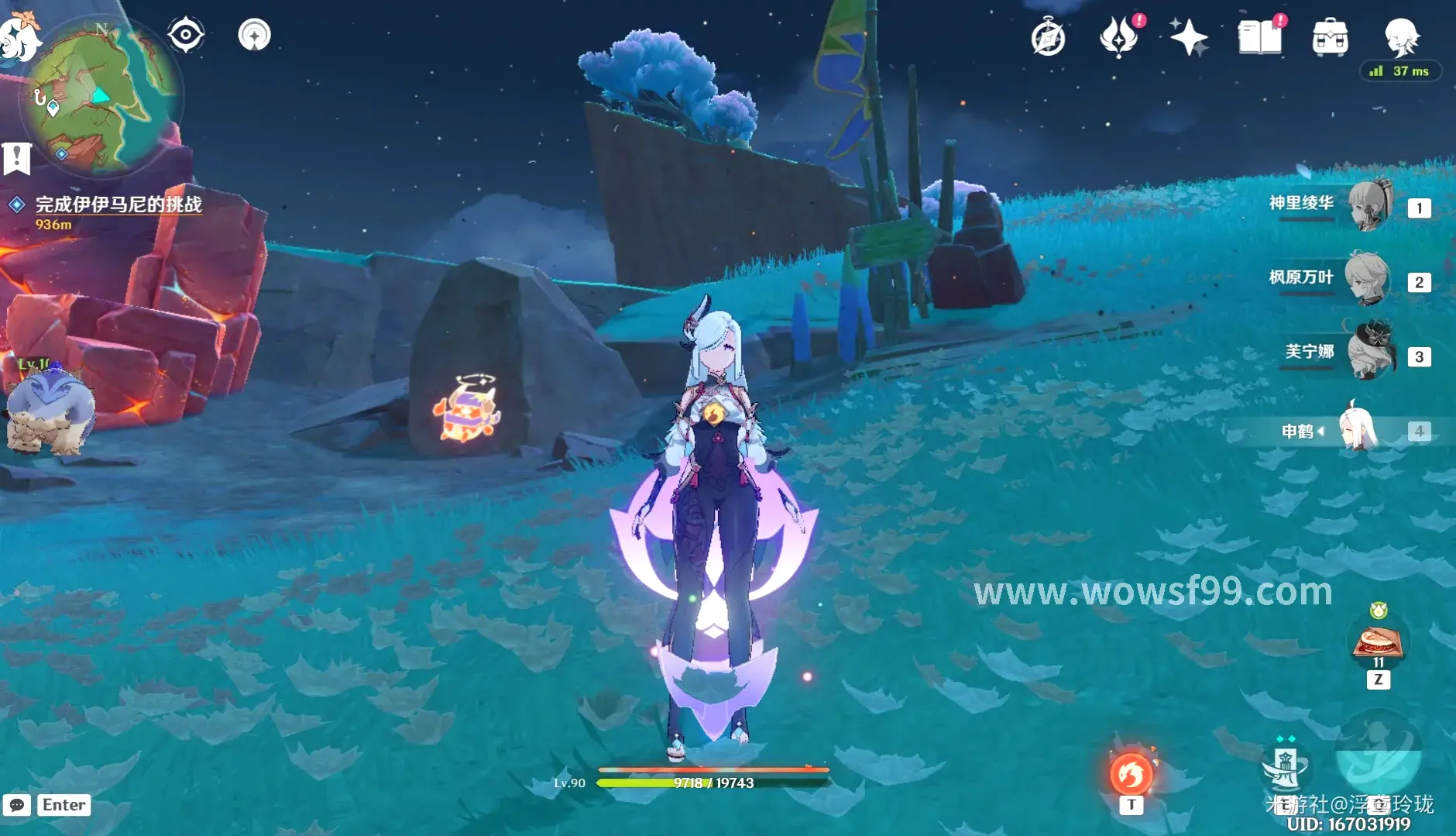Open the Wish star icon
Screen dimensions: 1456x836
tap(1188, 37)
